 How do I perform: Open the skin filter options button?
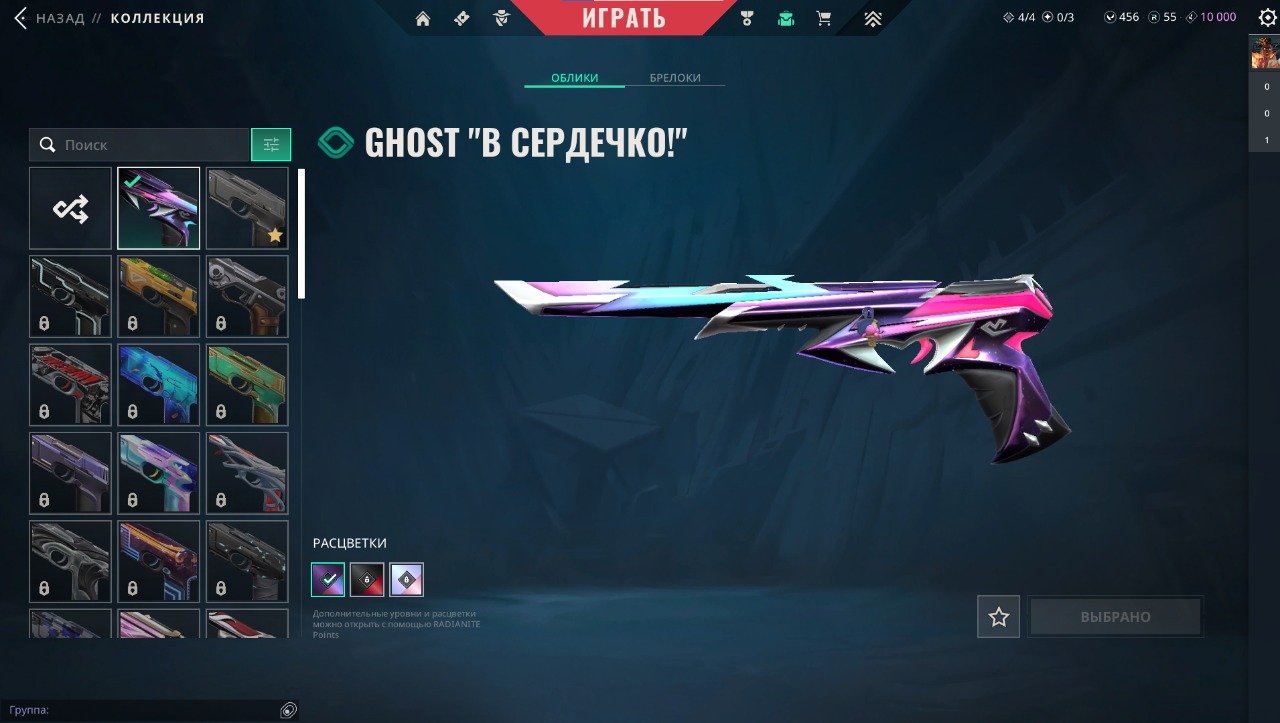pos(271,145)
